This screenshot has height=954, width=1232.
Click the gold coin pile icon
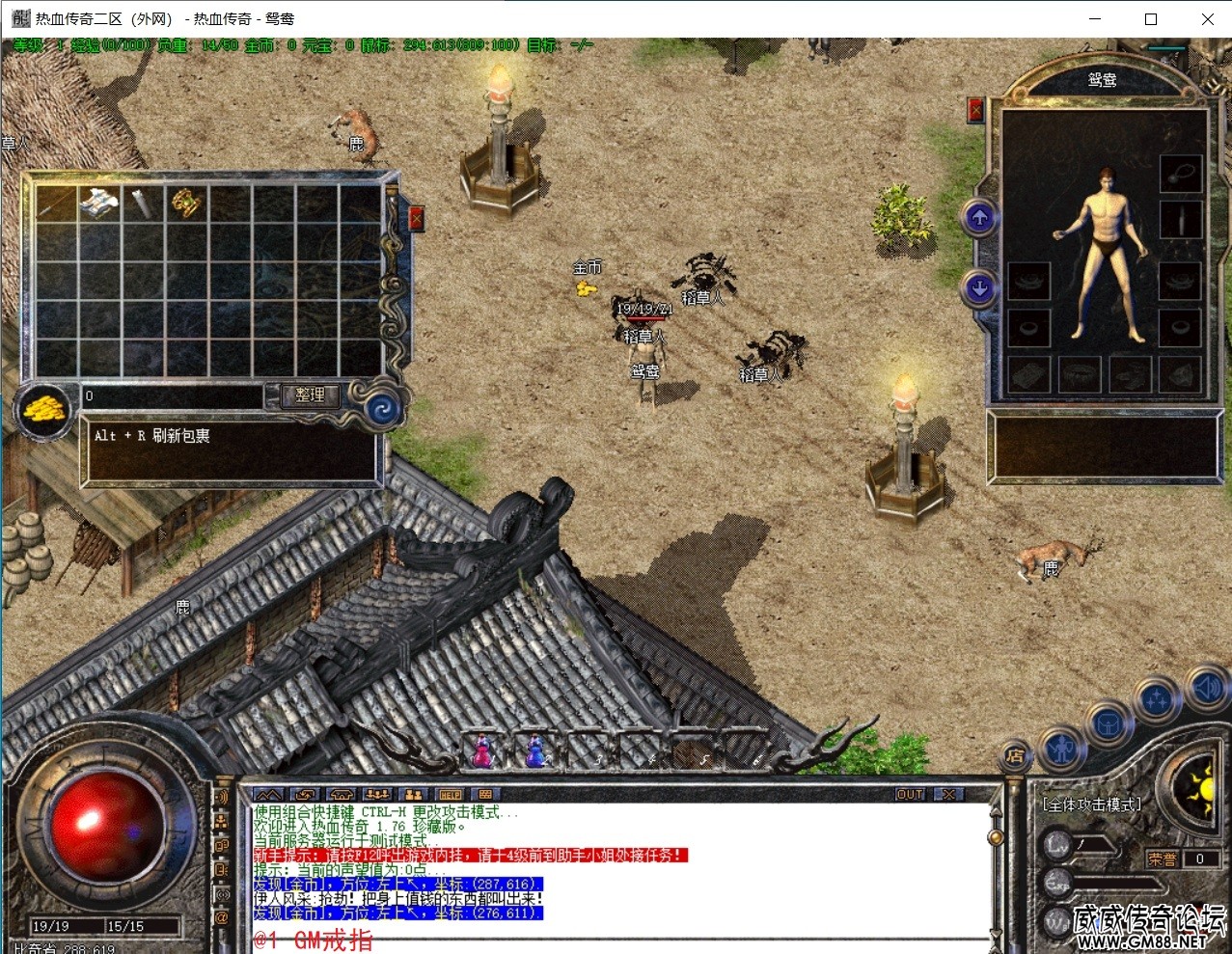pyautogui.click(x=44, y=409)
